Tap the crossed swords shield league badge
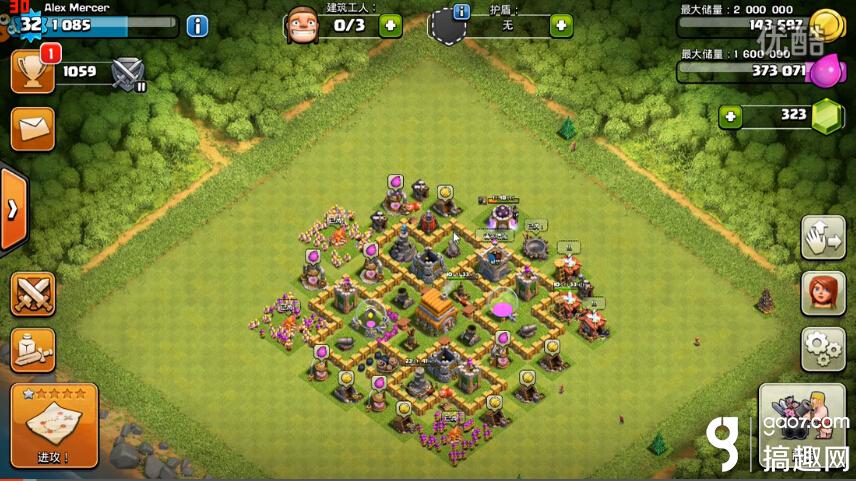 pyautogui.click(x=128, y=72)
